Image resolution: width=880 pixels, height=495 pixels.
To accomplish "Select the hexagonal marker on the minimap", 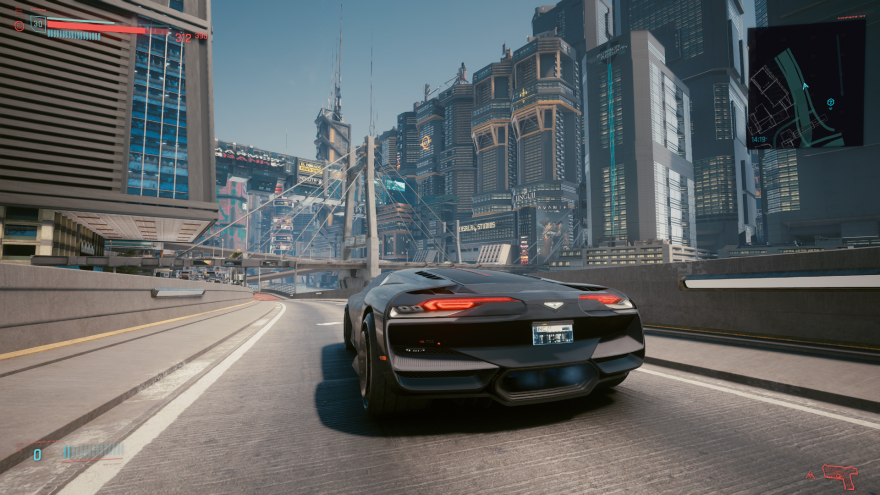I will click(x=830, y=102).
